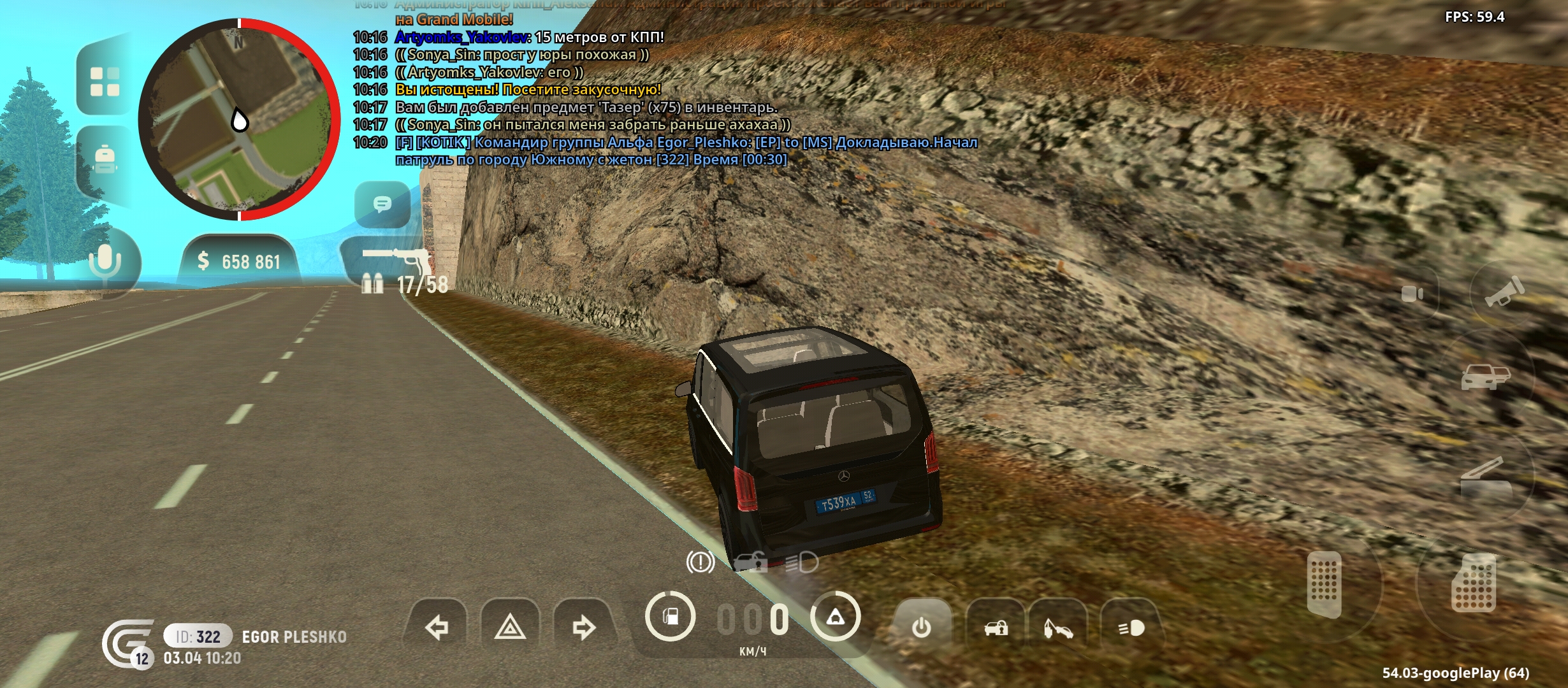Step on the gas pedal
This screenshot has height=688, width=1568.
pyautogui.click(x=1473, y=584)
